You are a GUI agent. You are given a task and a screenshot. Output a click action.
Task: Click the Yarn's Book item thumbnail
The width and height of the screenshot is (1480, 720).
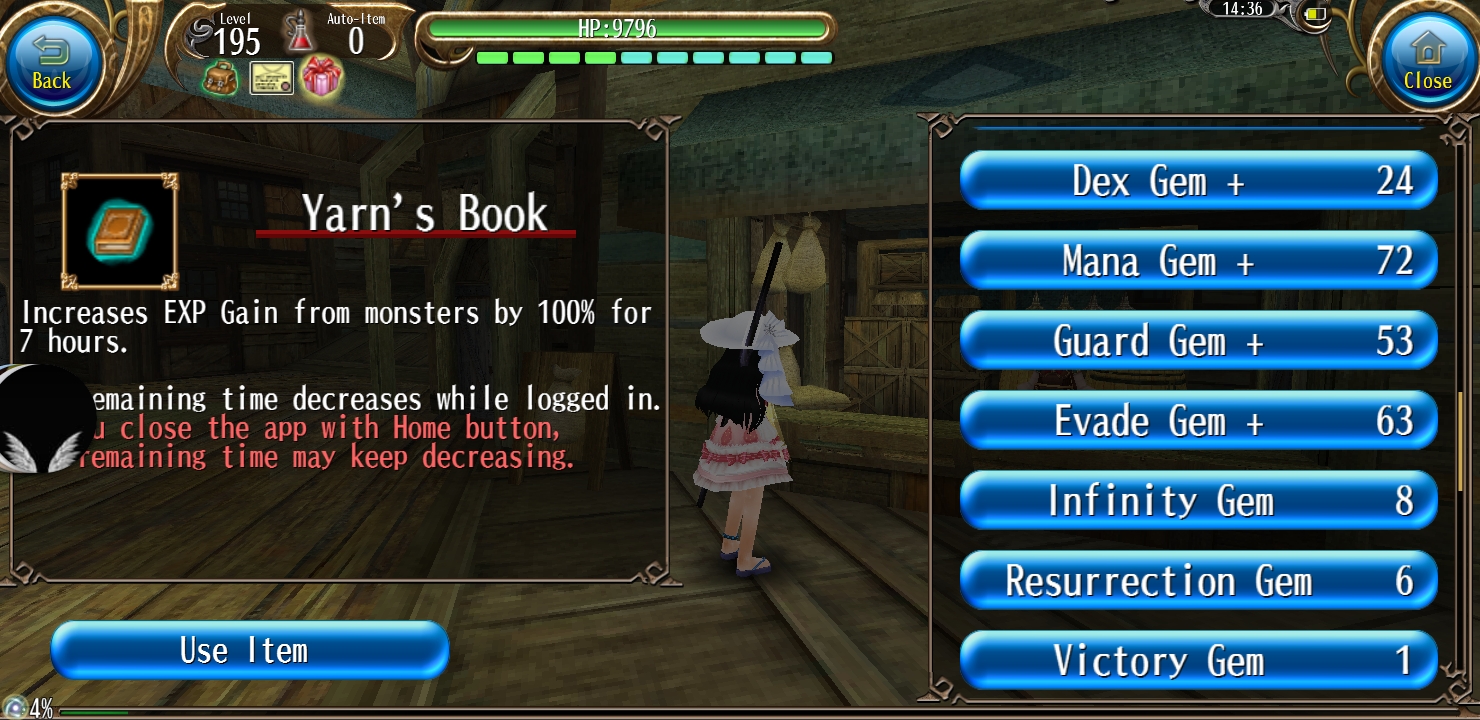(x=119, y=231)
